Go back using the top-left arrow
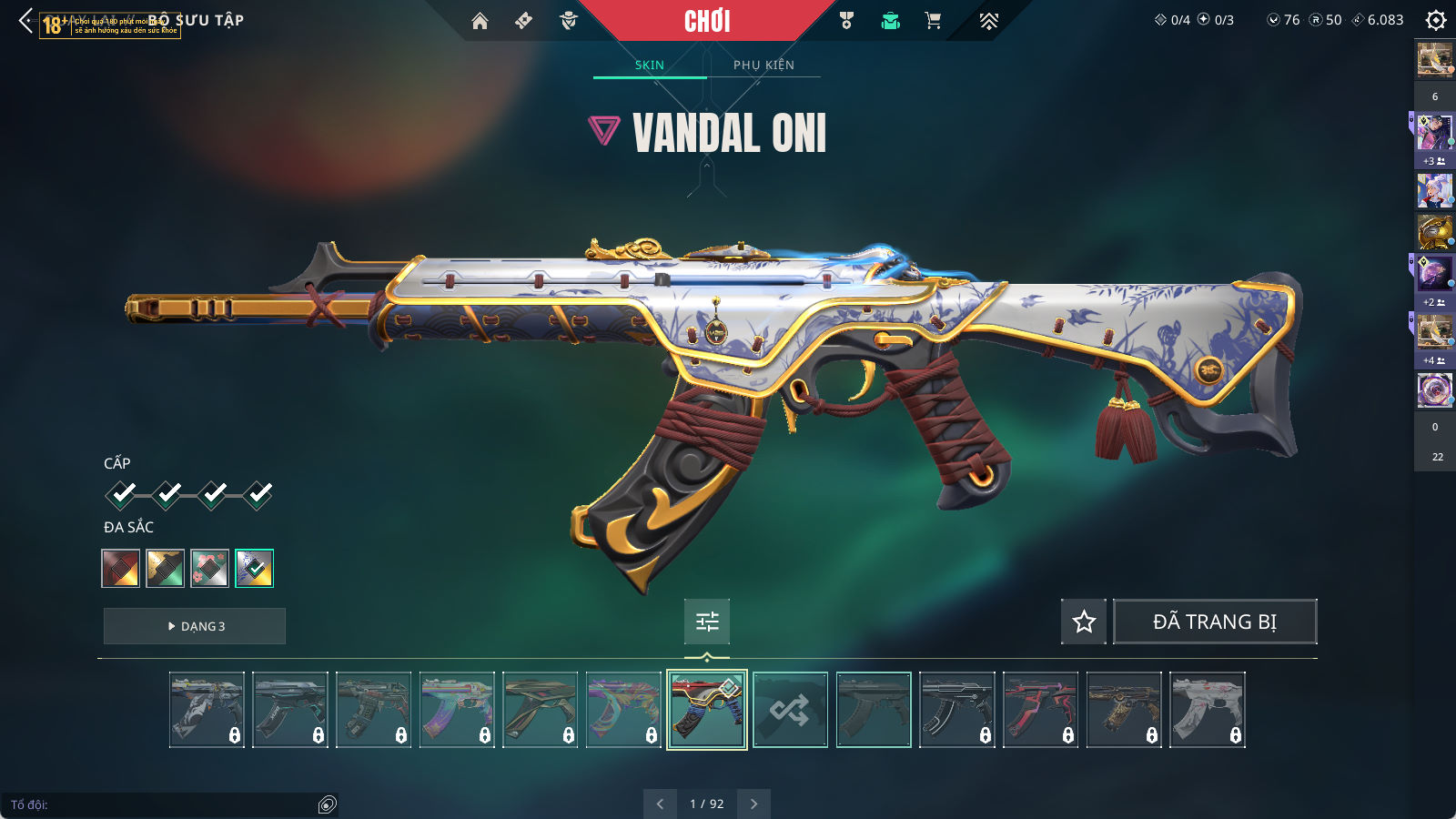This screenshot has width=1456, height=819. [25, 21]
